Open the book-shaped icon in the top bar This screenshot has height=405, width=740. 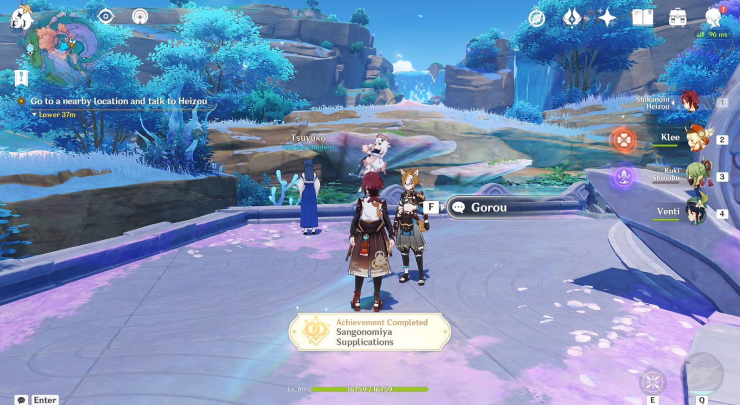[642, 17]
